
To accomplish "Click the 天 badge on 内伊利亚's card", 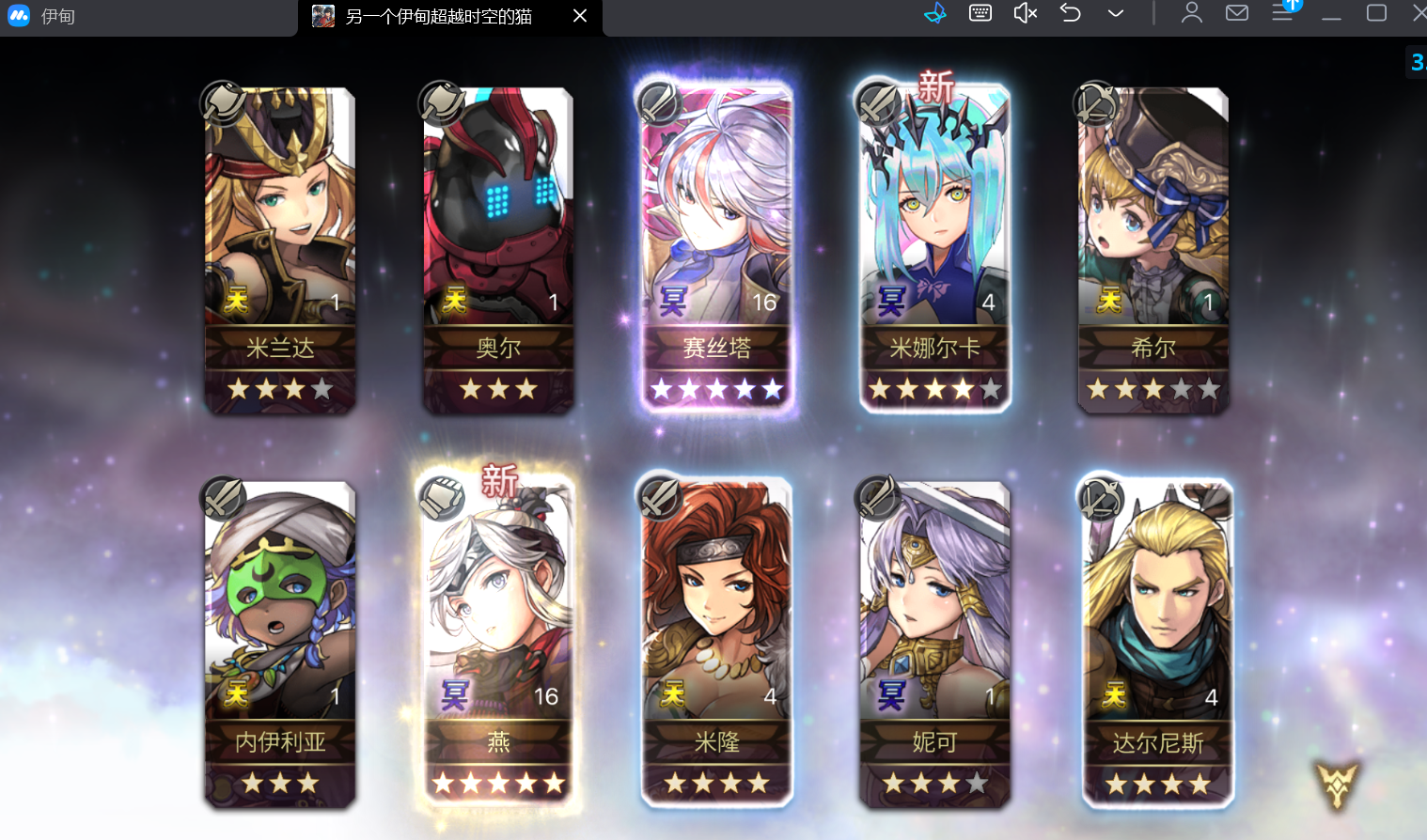I will 237,695.
